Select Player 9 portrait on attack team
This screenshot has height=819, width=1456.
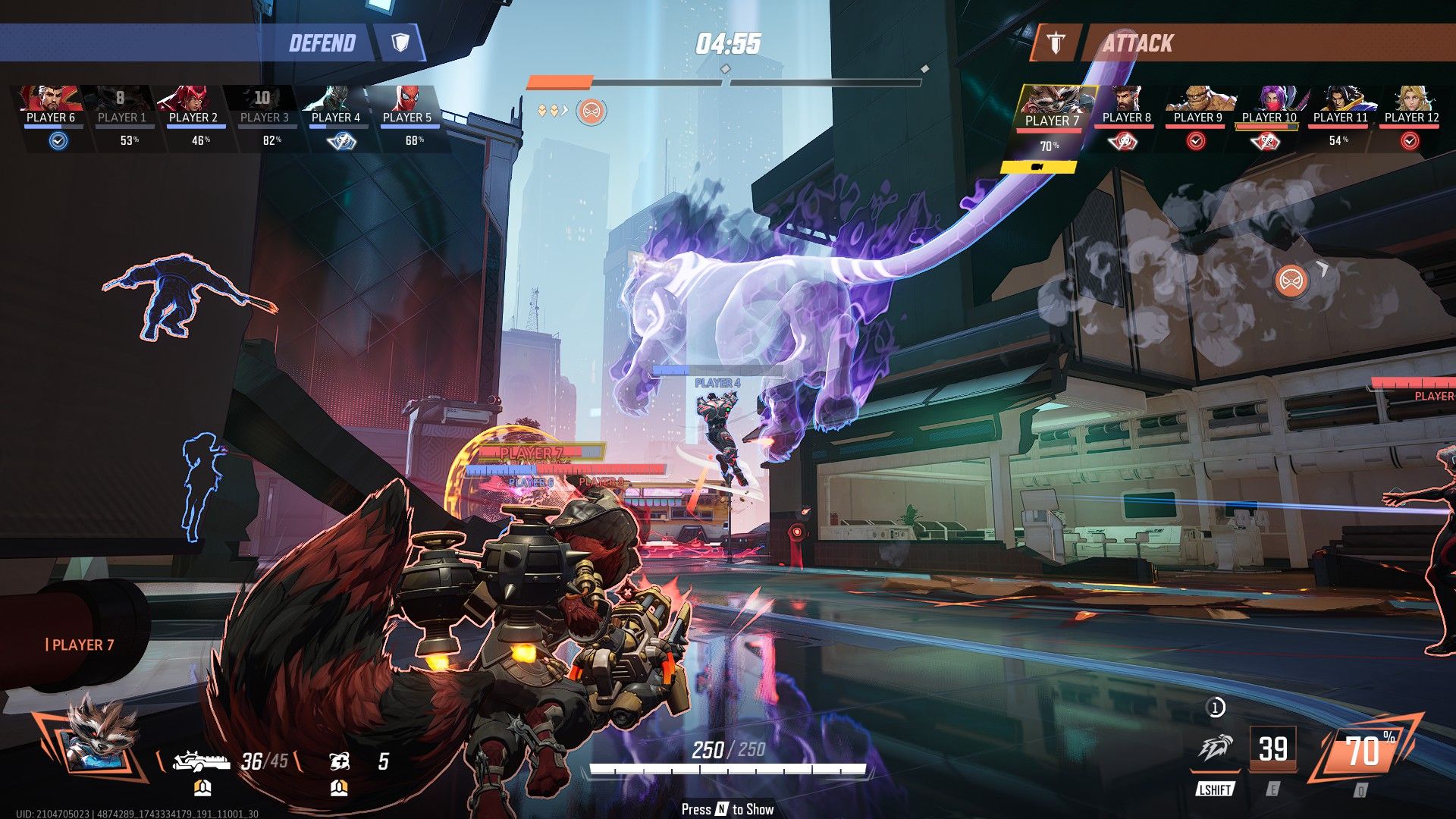tap(1197, 99)
